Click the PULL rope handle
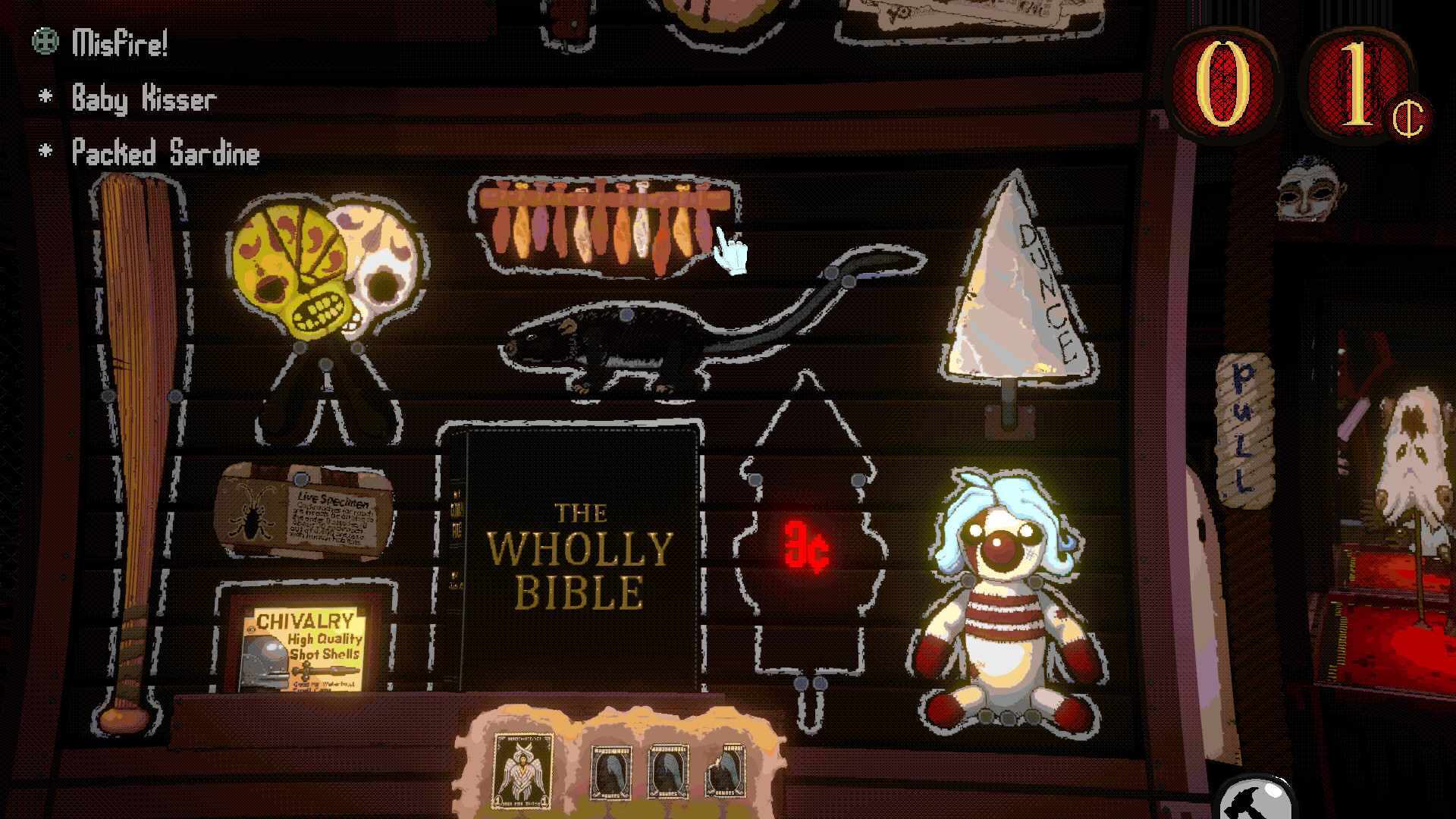 (1244, 428)
